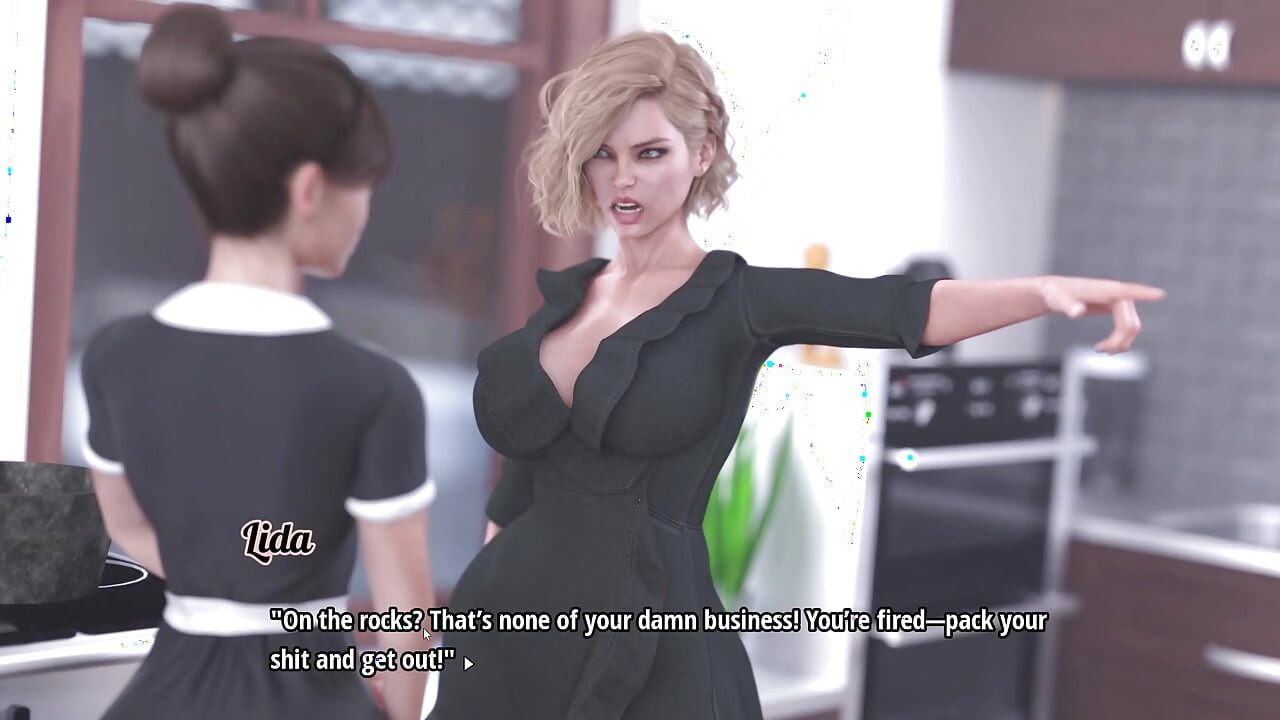Click the dialogue advance arrow
1280x720 pixels.
coord(470,663)
